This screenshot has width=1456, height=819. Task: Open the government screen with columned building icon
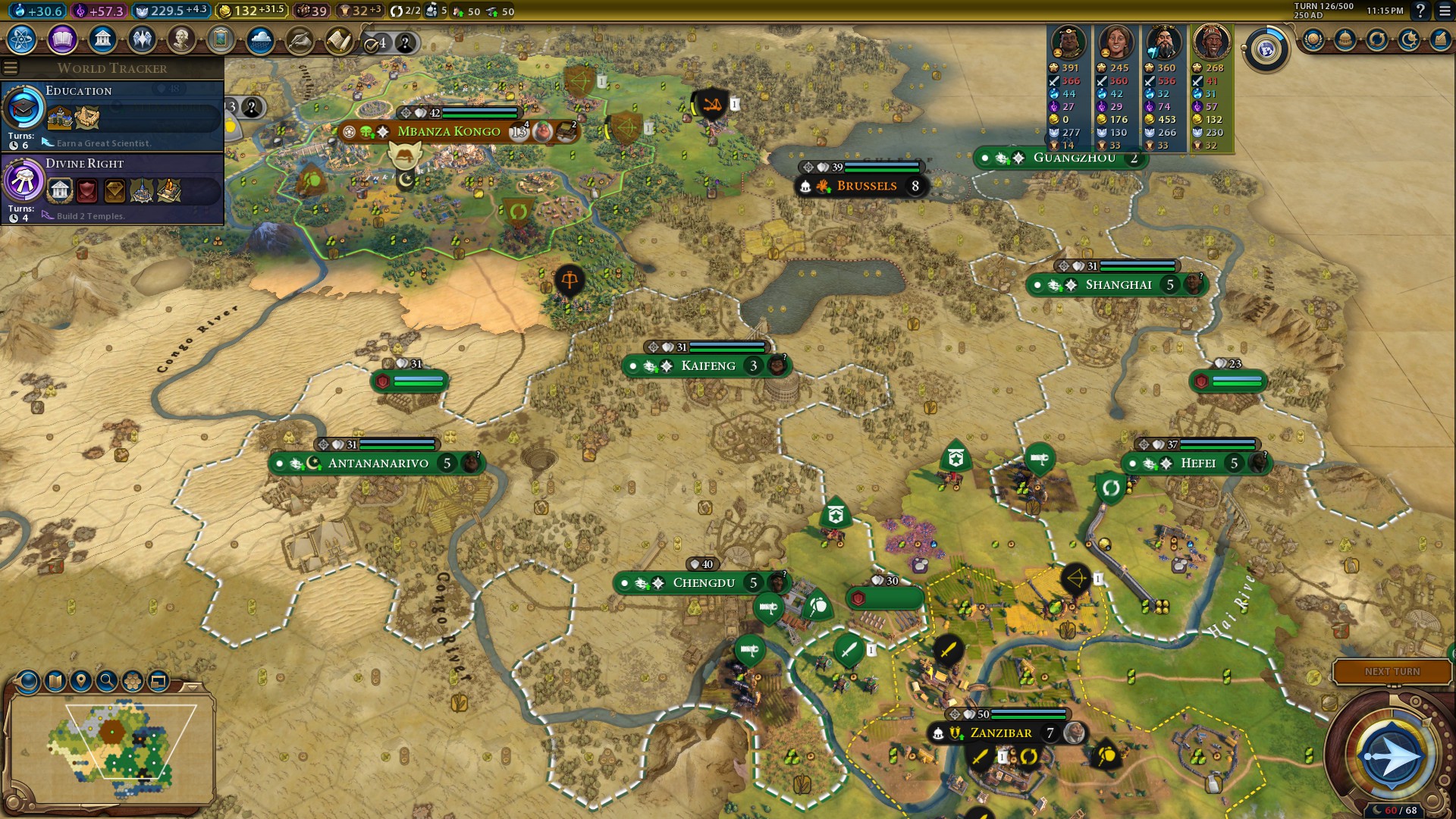point(102,39)
